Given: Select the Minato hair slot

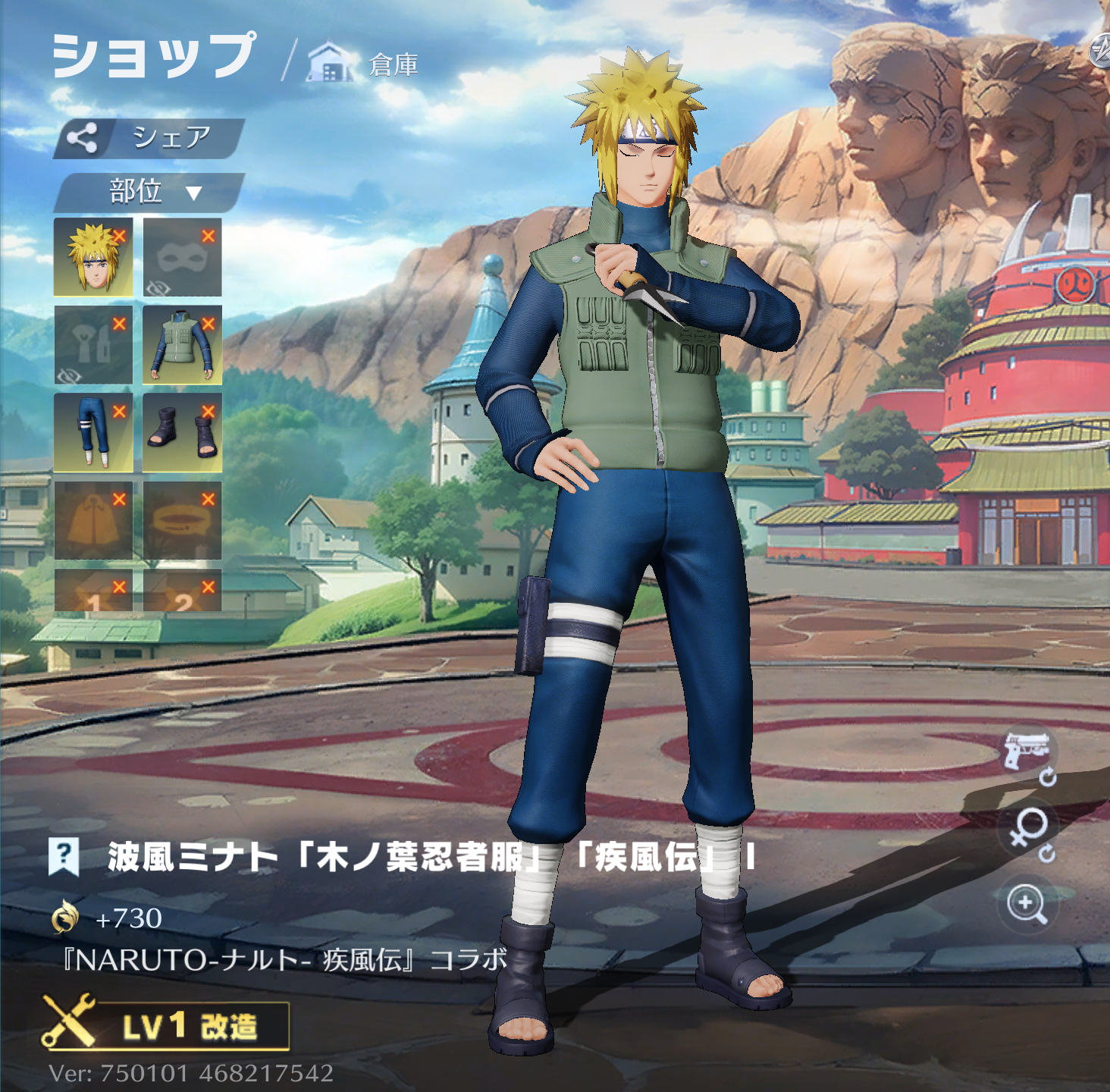Looking at the screenshot, I should 93,257.
